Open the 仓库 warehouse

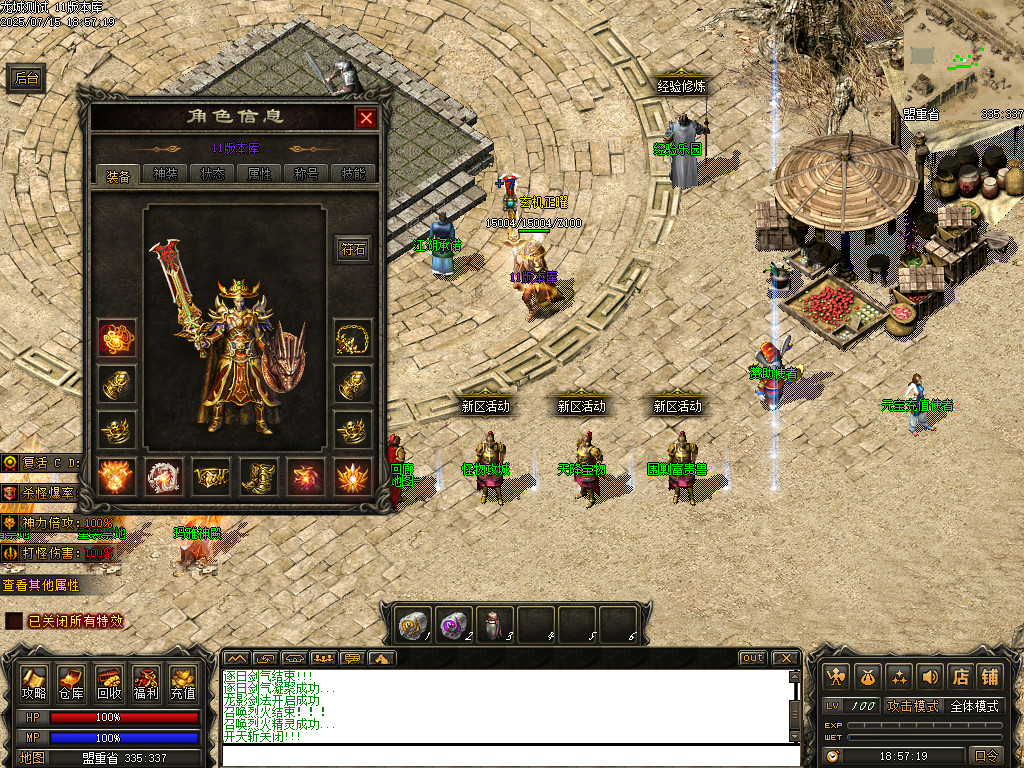tap(71, 683)
